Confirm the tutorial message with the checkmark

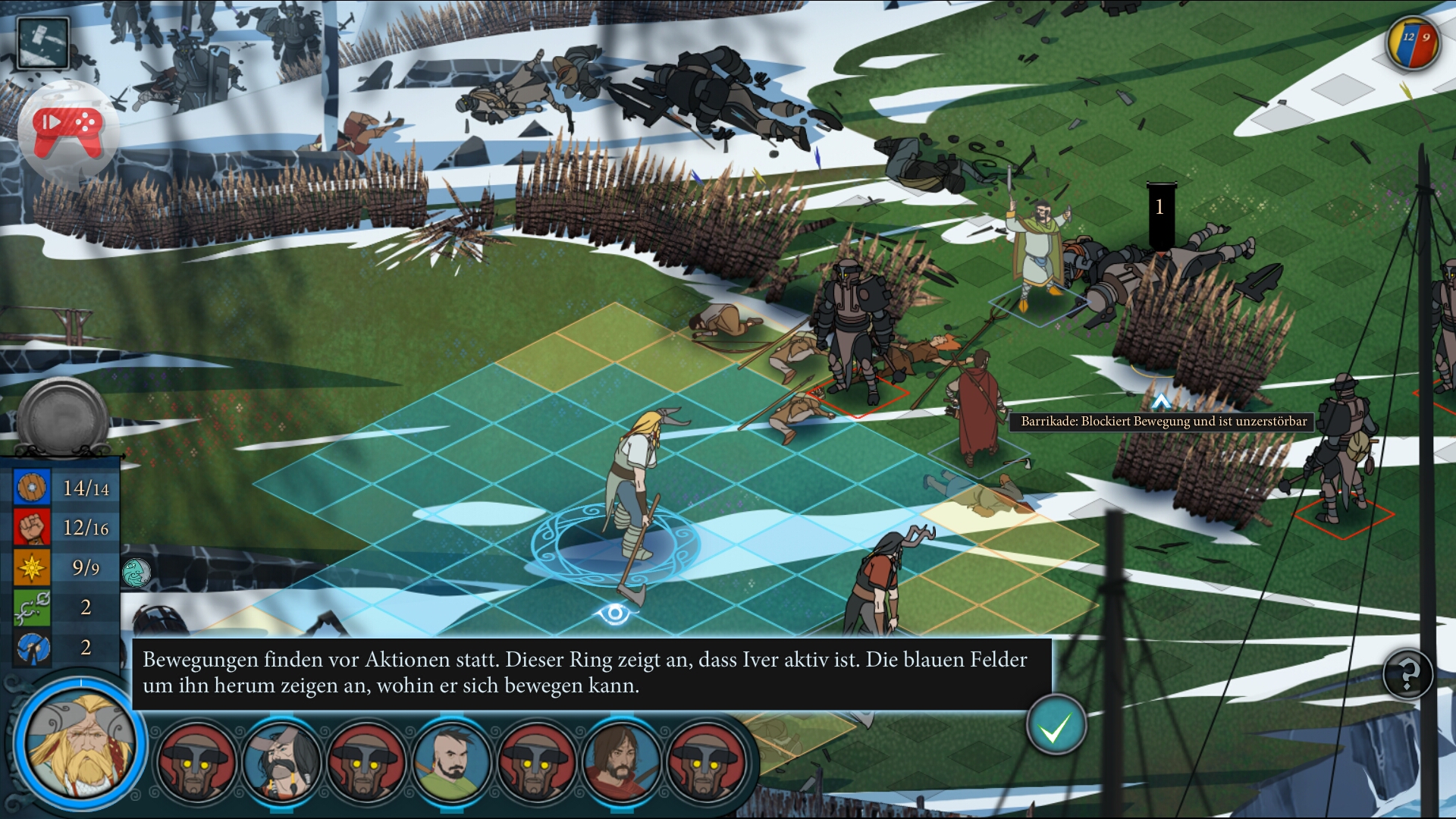1055,726
